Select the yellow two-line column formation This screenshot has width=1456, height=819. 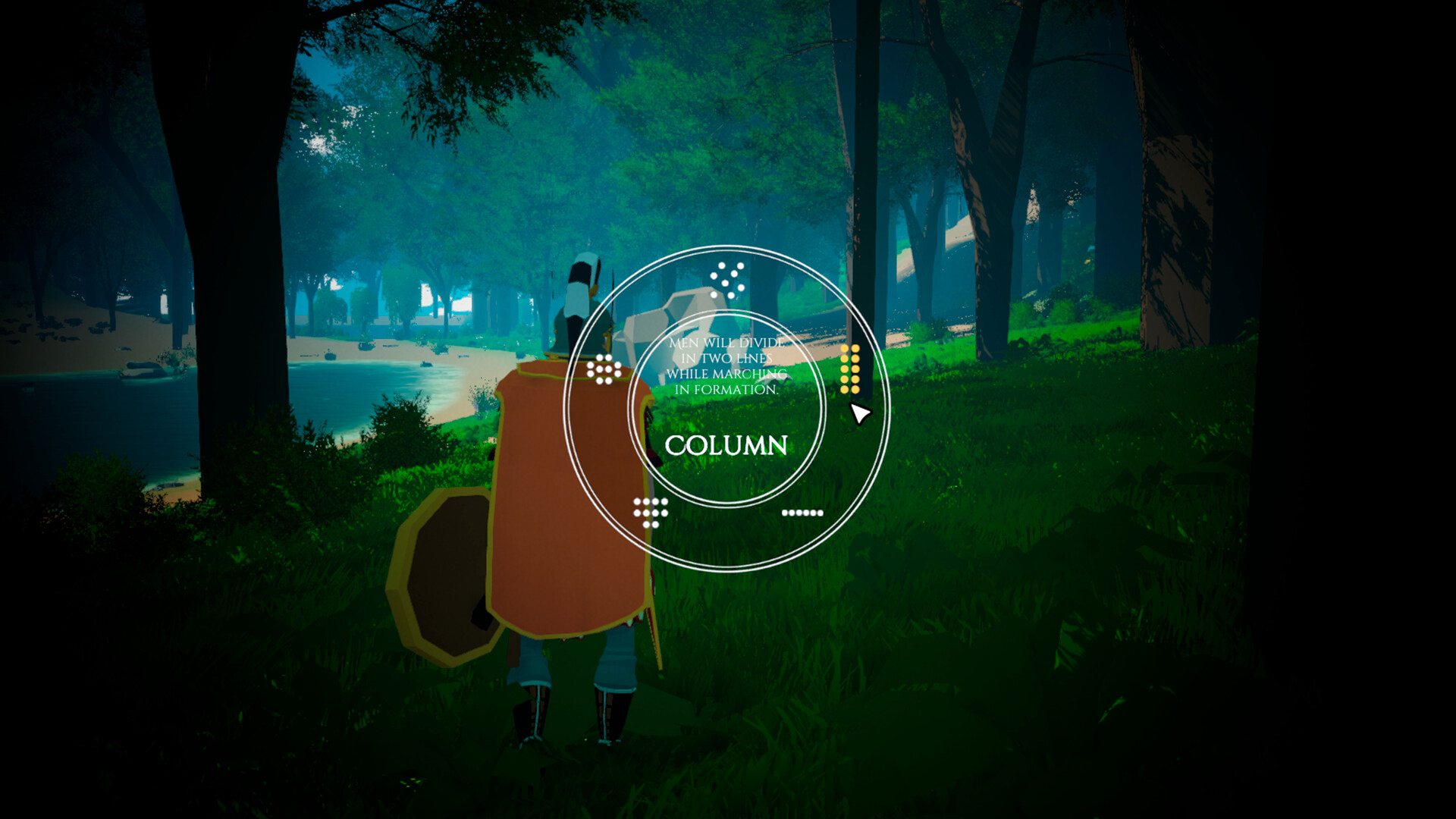tap(849, 369)
